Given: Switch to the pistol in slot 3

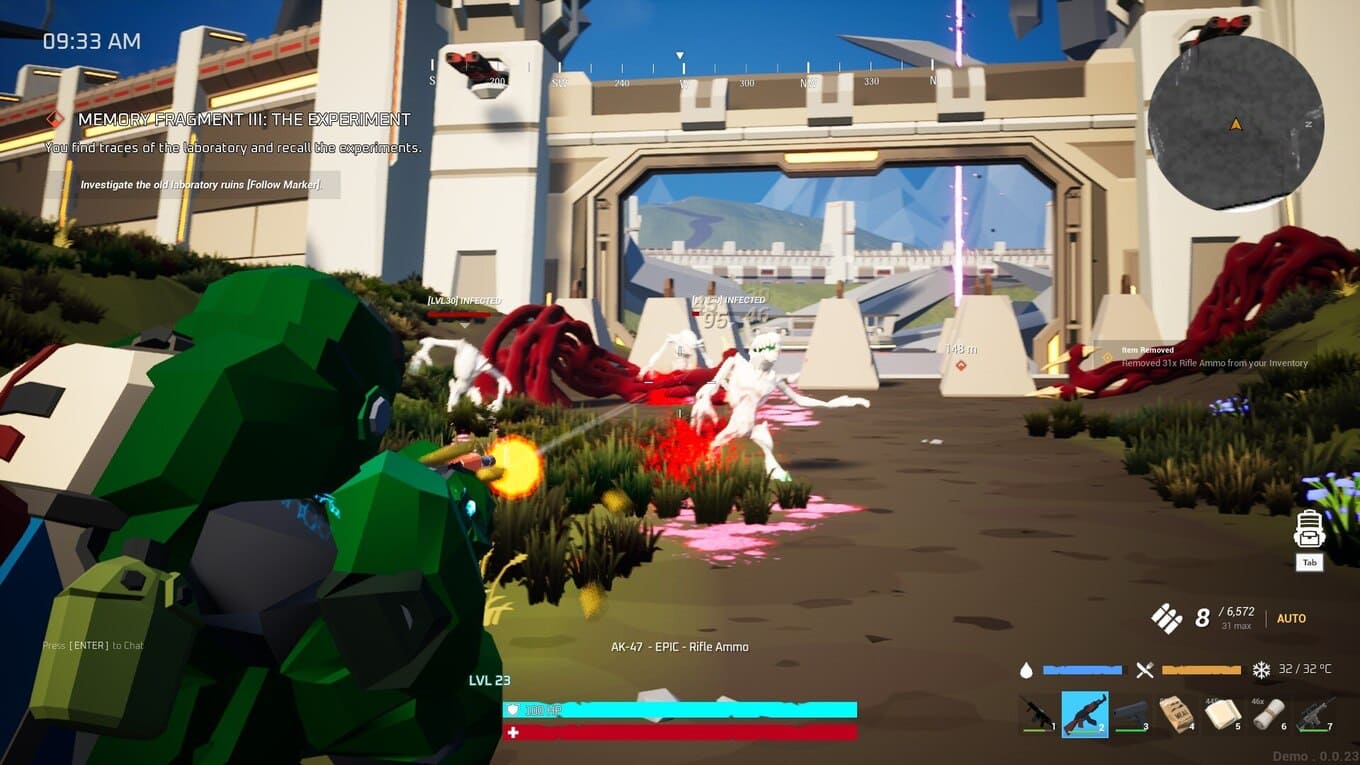Looking at the screenshot, I should pyautogui.click(x=1131, y=714).
